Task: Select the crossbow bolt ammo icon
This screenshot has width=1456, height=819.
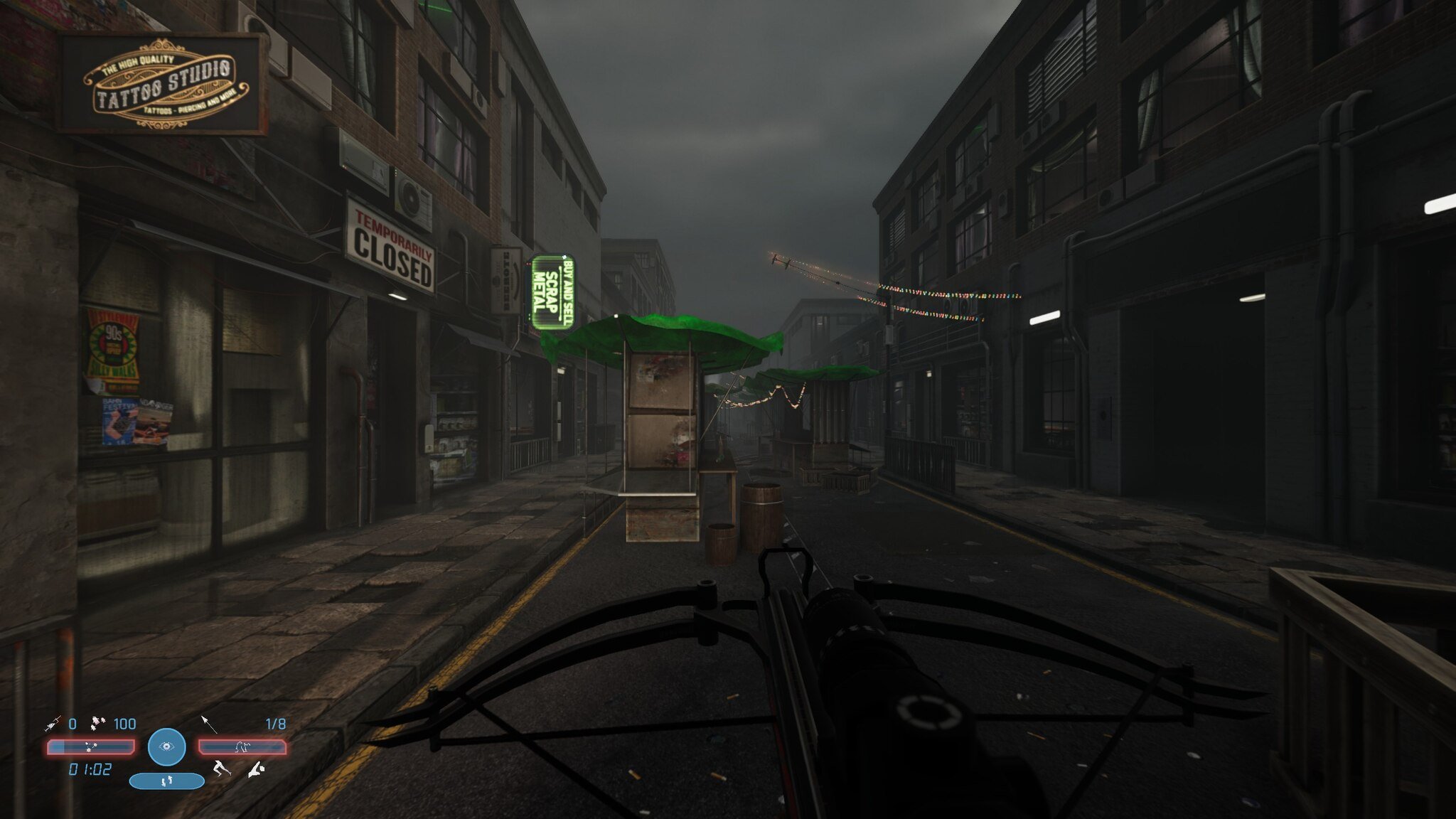Action: 208,724
